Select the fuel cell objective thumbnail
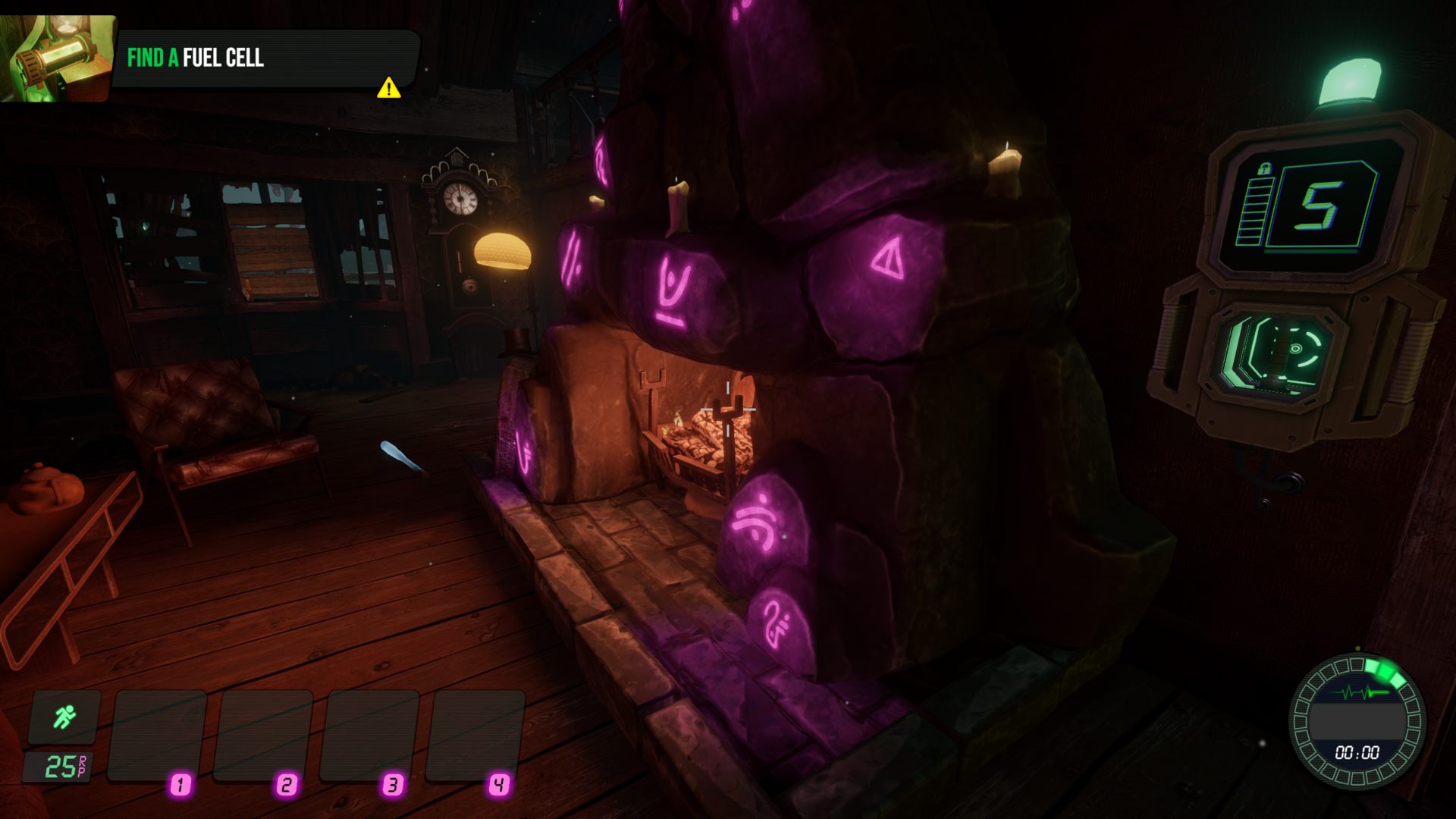 [x=56, y=58]
